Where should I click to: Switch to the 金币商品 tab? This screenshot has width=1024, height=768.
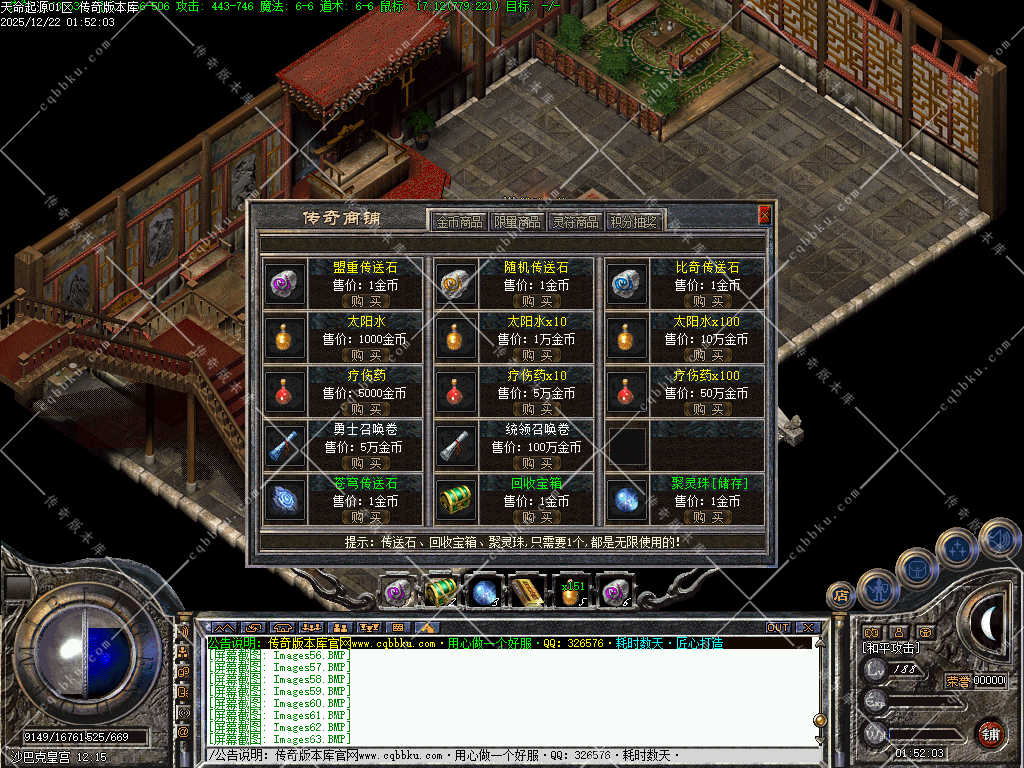(459, 222)
